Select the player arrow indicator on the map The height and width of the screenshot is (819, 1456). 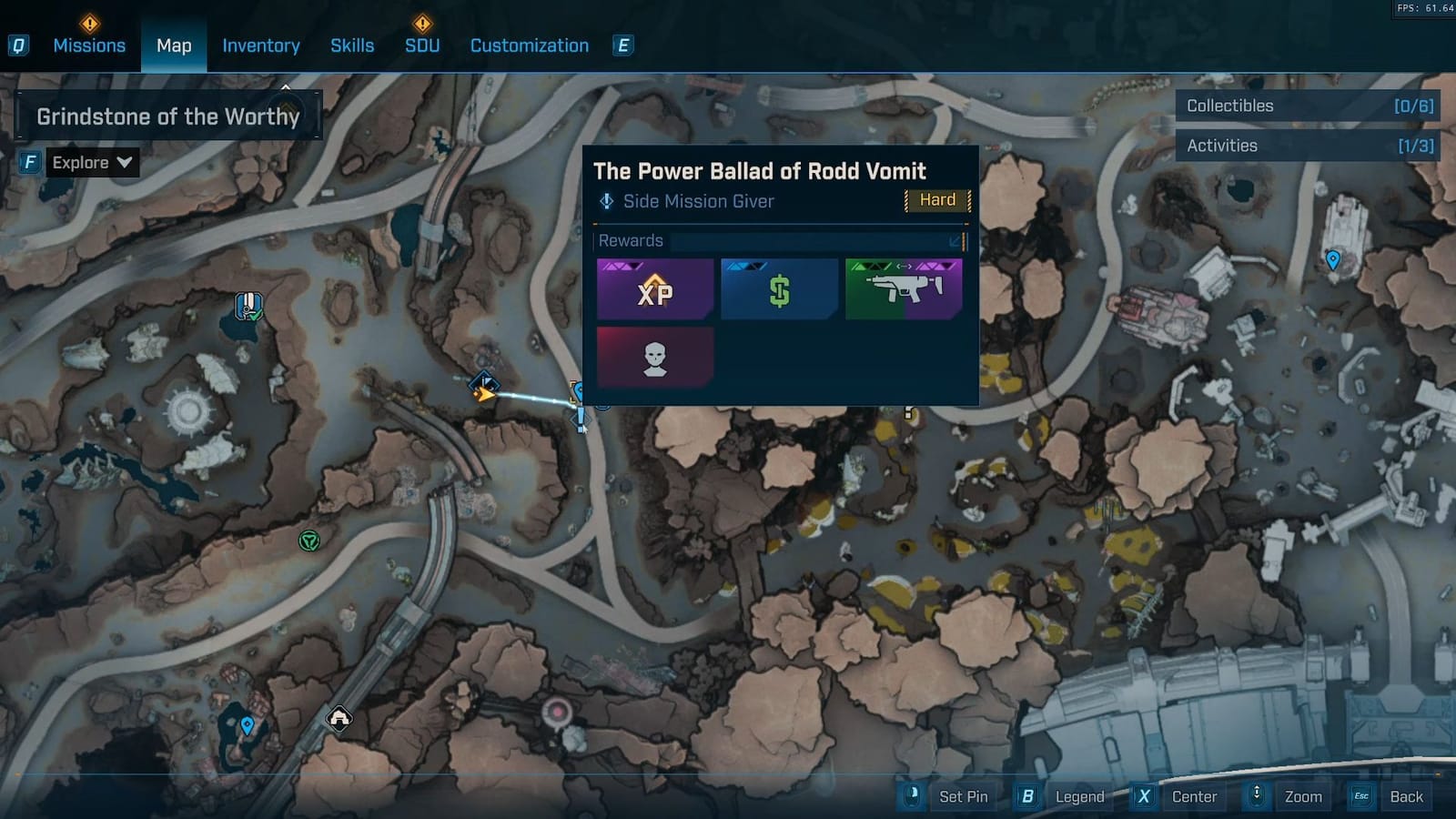coord(485,392)
